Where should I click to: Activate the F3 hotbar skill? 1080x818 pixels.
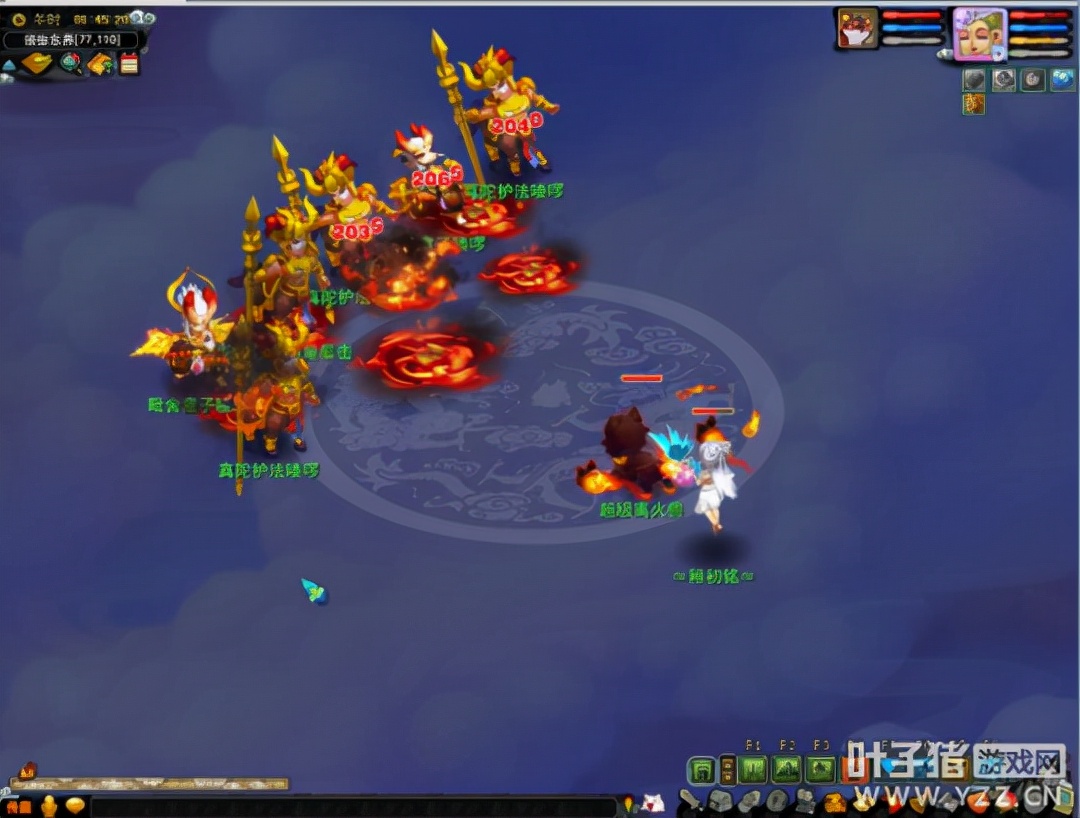click(x=821, y=769)
